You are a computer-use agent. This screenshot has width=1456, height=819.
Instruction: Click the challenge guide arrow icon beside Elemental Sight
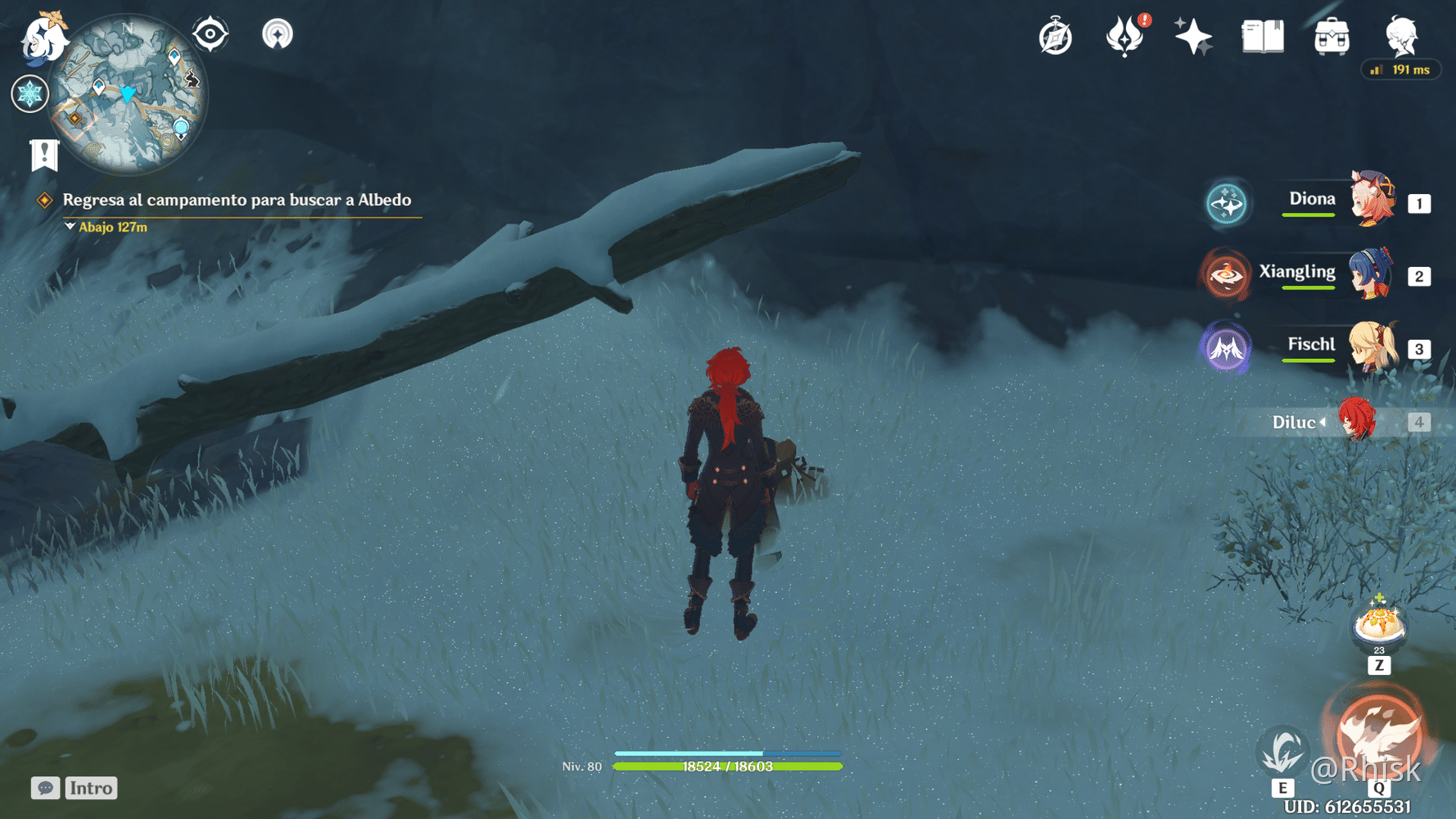[x=278, y=34]
